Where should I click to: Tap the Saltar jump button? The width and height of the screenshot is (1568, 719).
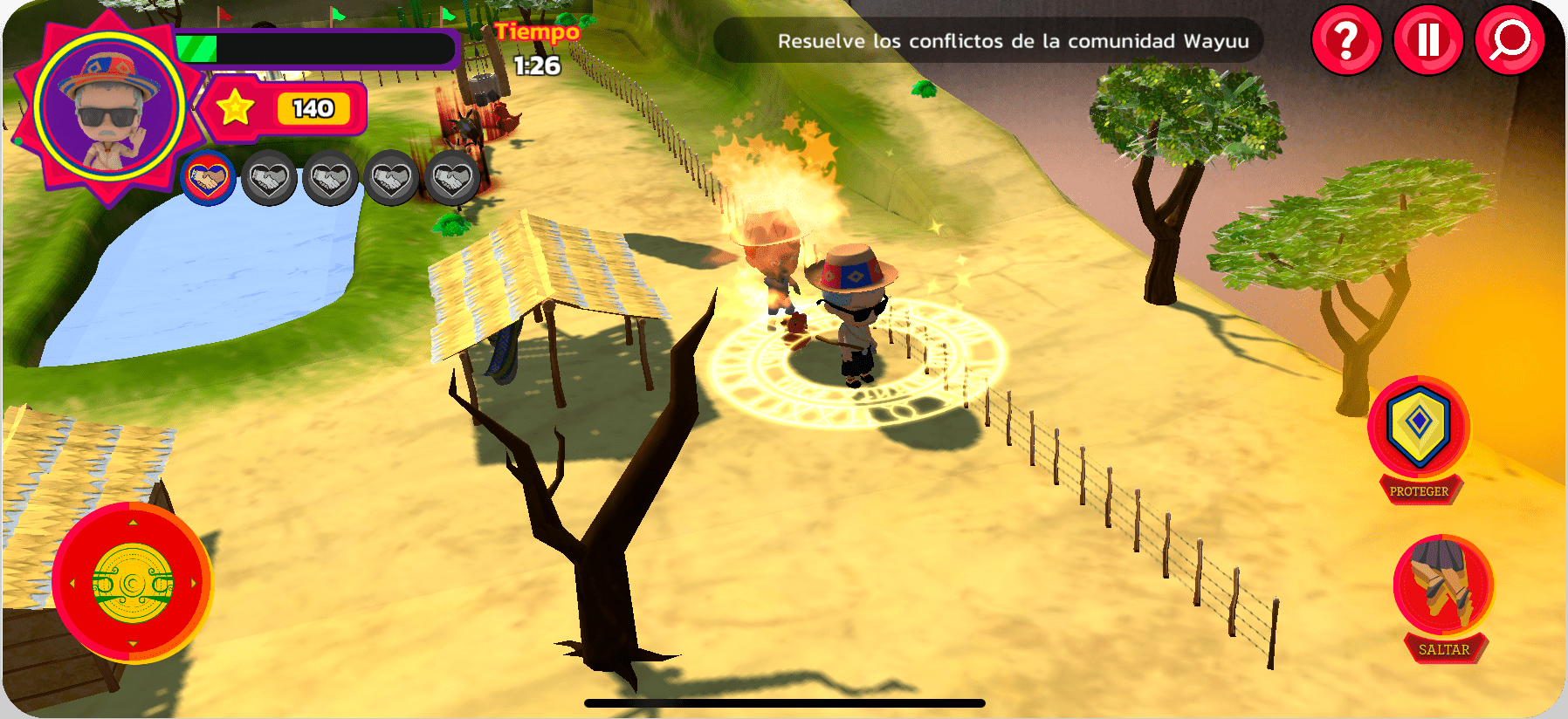(1442, 586)
